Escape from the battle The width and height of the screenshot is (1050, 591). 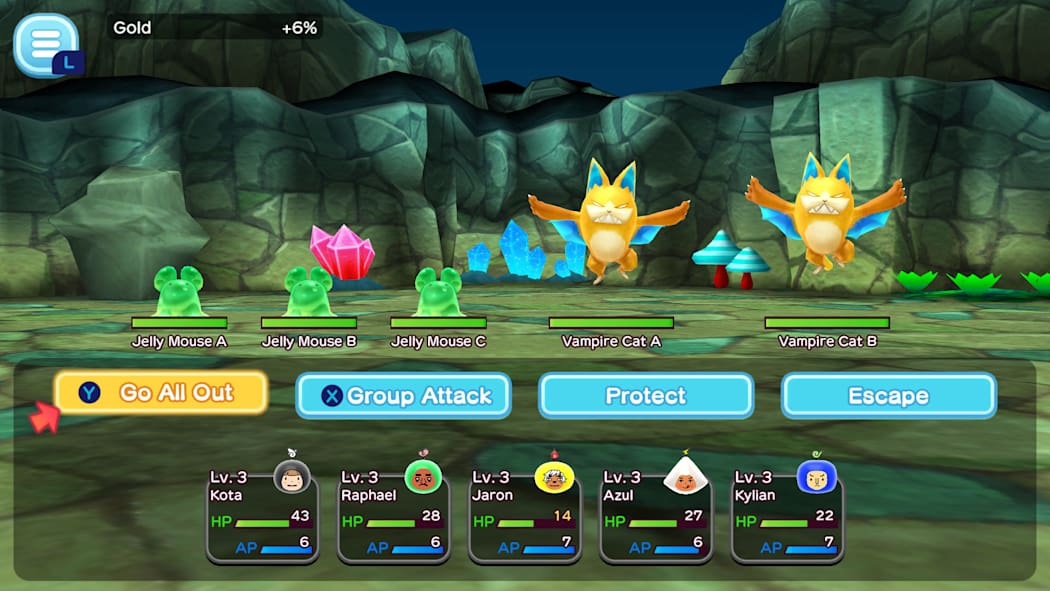[x=888, y=396]
